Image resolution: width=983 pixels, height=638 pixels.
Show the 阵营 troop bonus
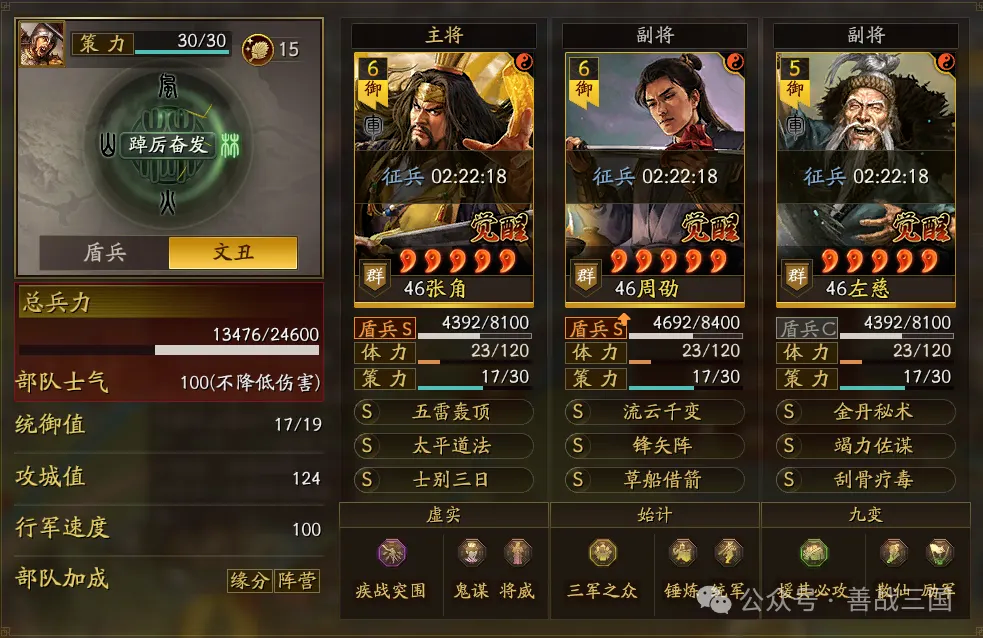tap(297, 580)
